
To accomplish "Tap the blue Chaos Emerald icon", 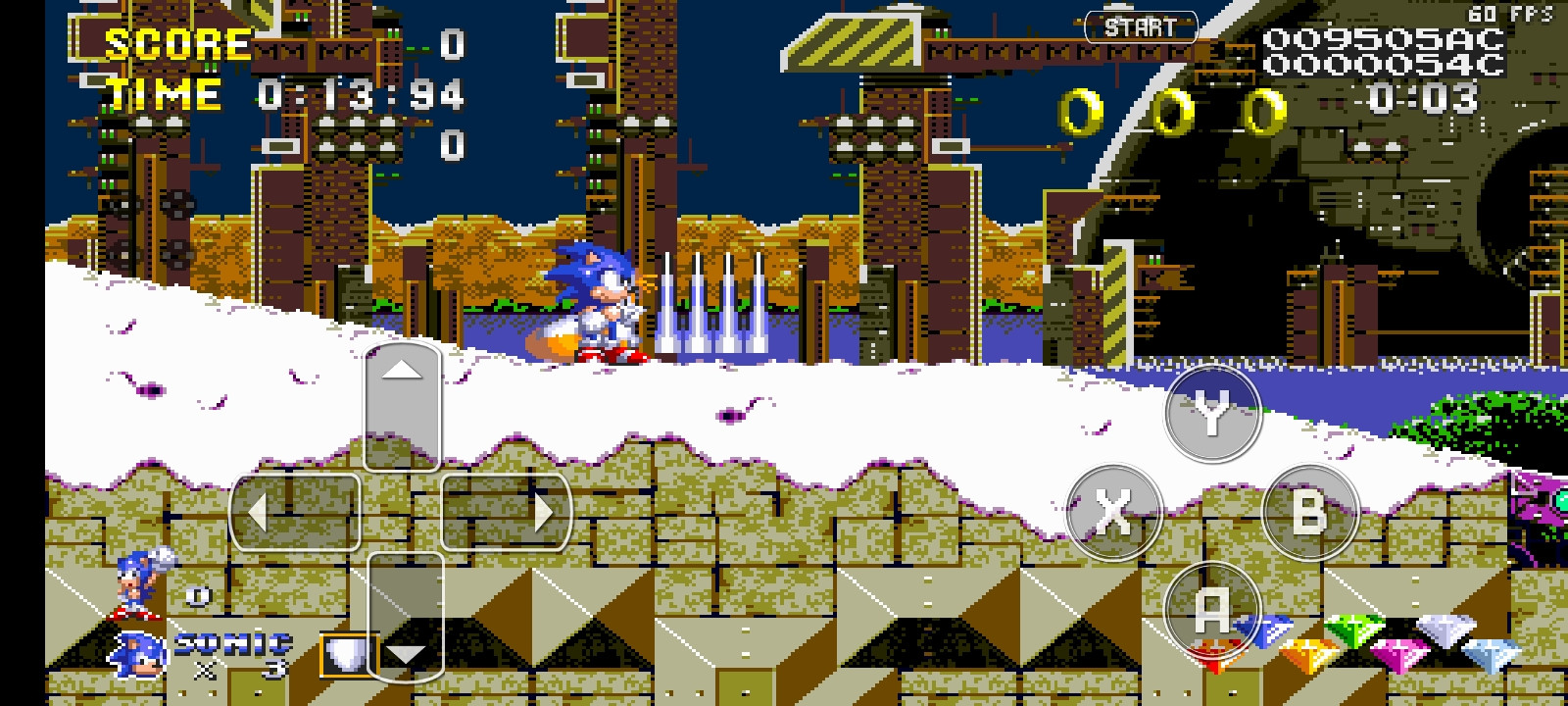I will coord(1264,631).
